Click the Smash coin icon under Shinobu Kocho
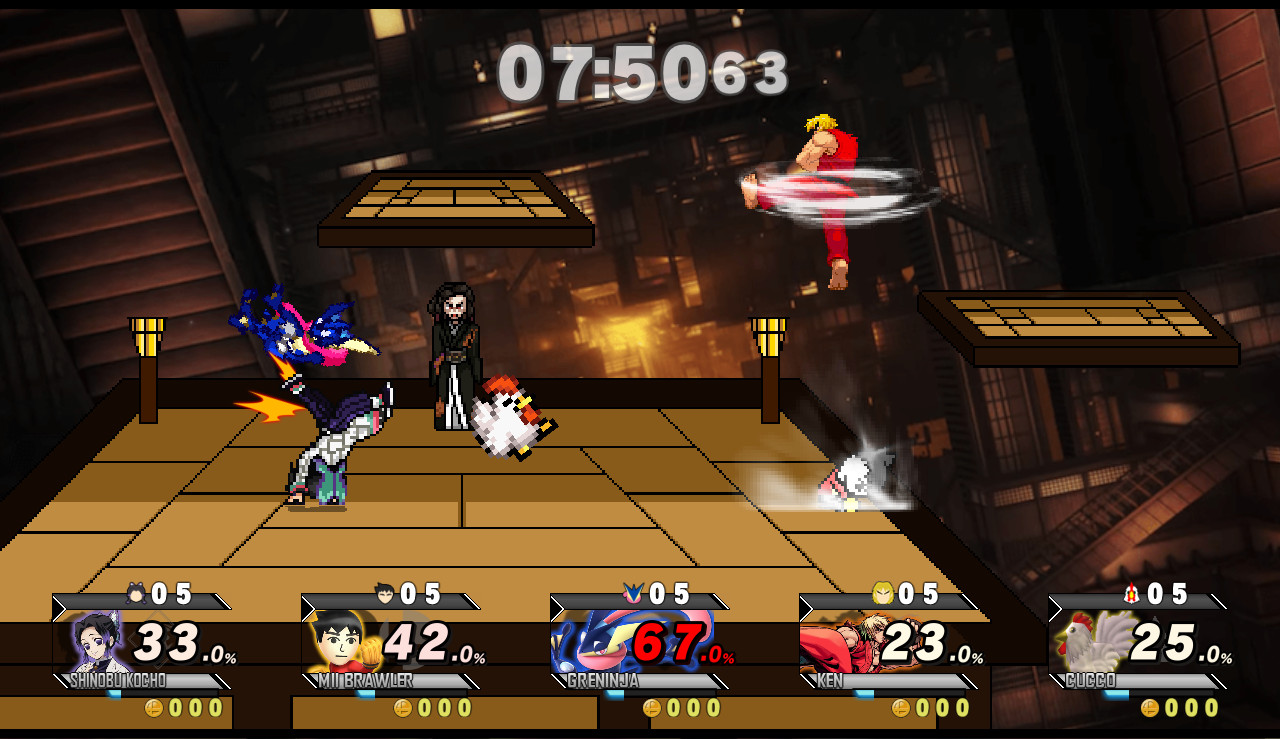Image resolution: width=1280 pixels, height=739 pixels. [155, 707]
